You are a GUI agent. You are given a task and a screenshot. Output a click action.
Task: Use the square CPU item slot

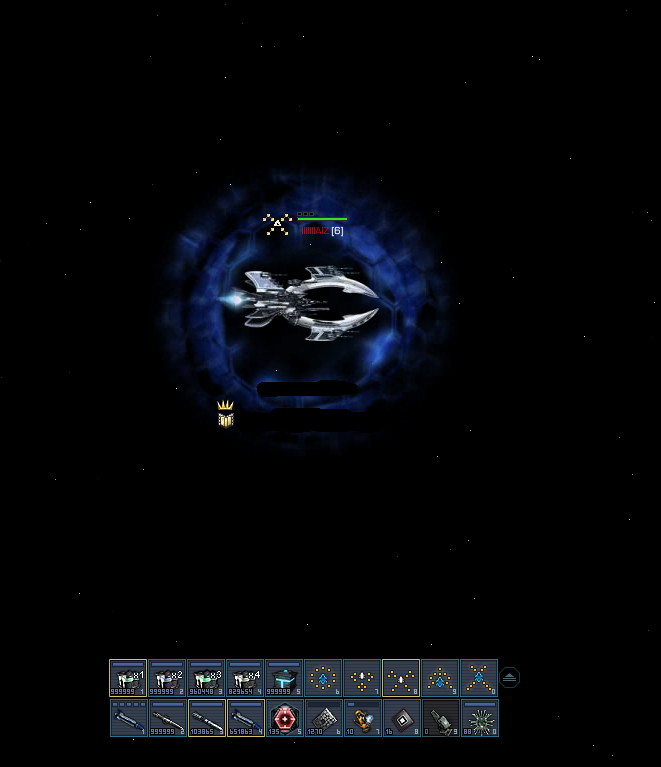[401, 717]
